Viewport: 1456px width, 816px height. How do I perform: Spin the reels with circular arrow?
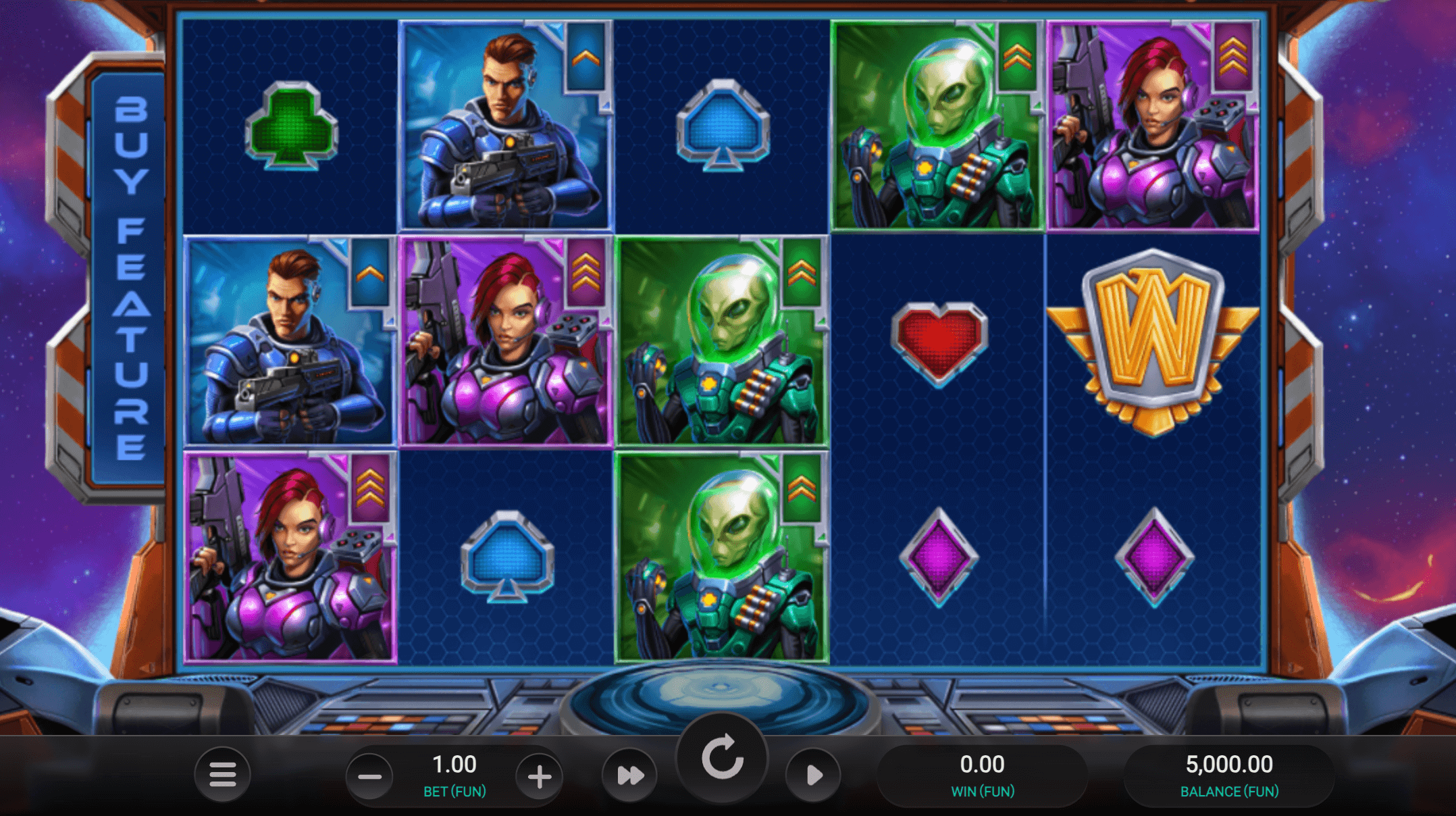[722, 757]
